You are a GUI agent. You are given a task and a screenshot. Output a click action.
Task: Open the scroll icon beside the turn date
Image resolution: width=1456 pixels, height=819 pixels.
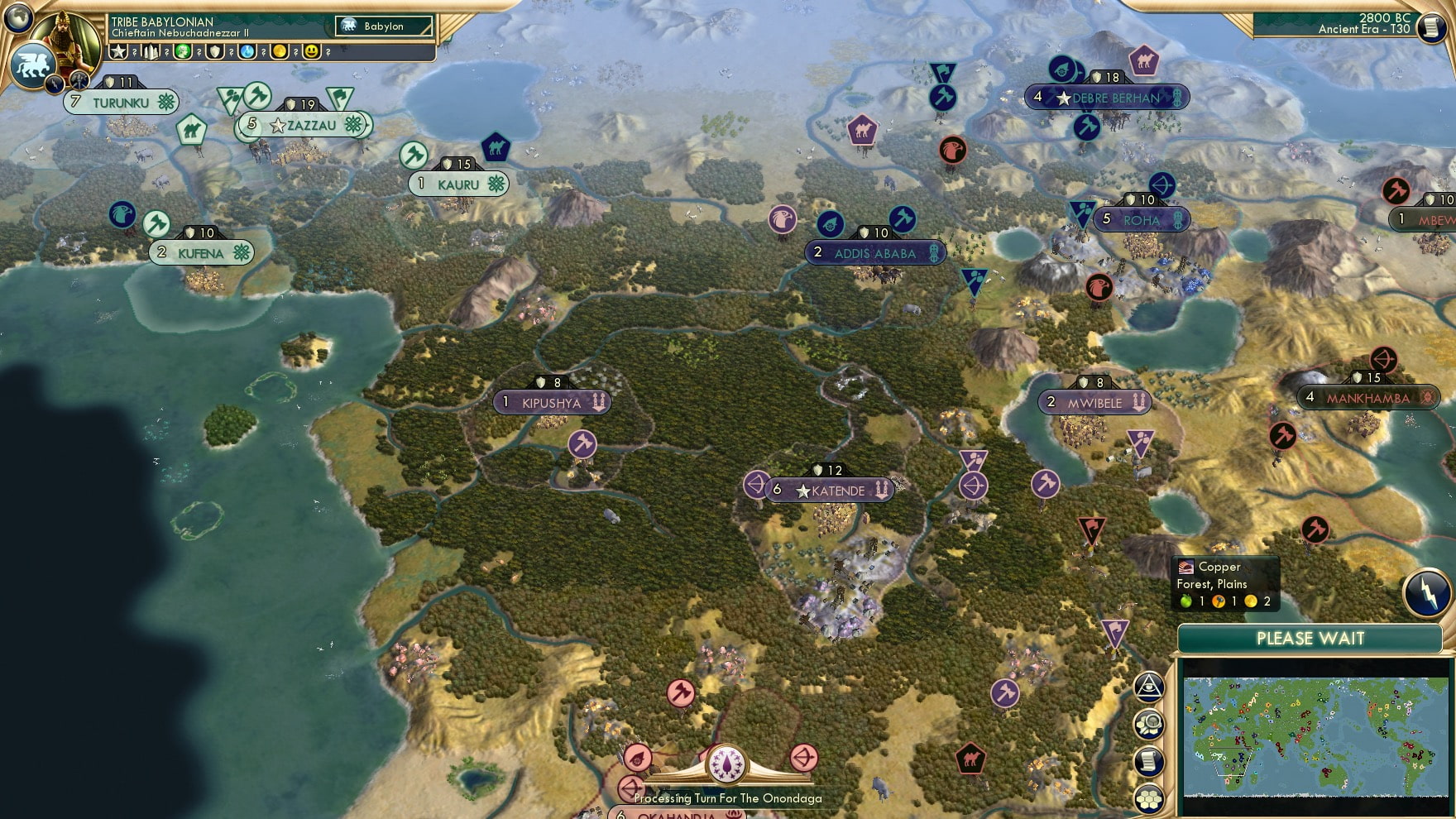tap(1431, 26)
